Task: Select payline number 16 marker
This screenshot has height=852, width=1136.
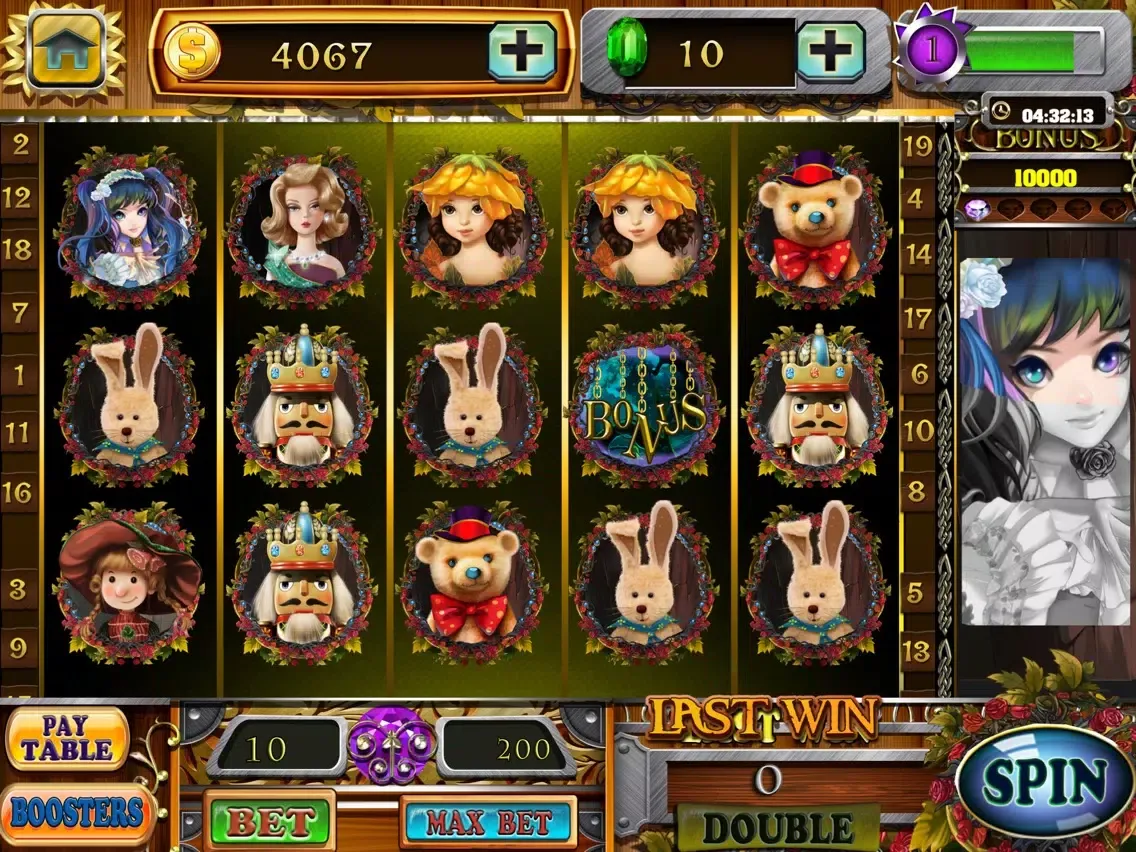Action: coord(17,492)
